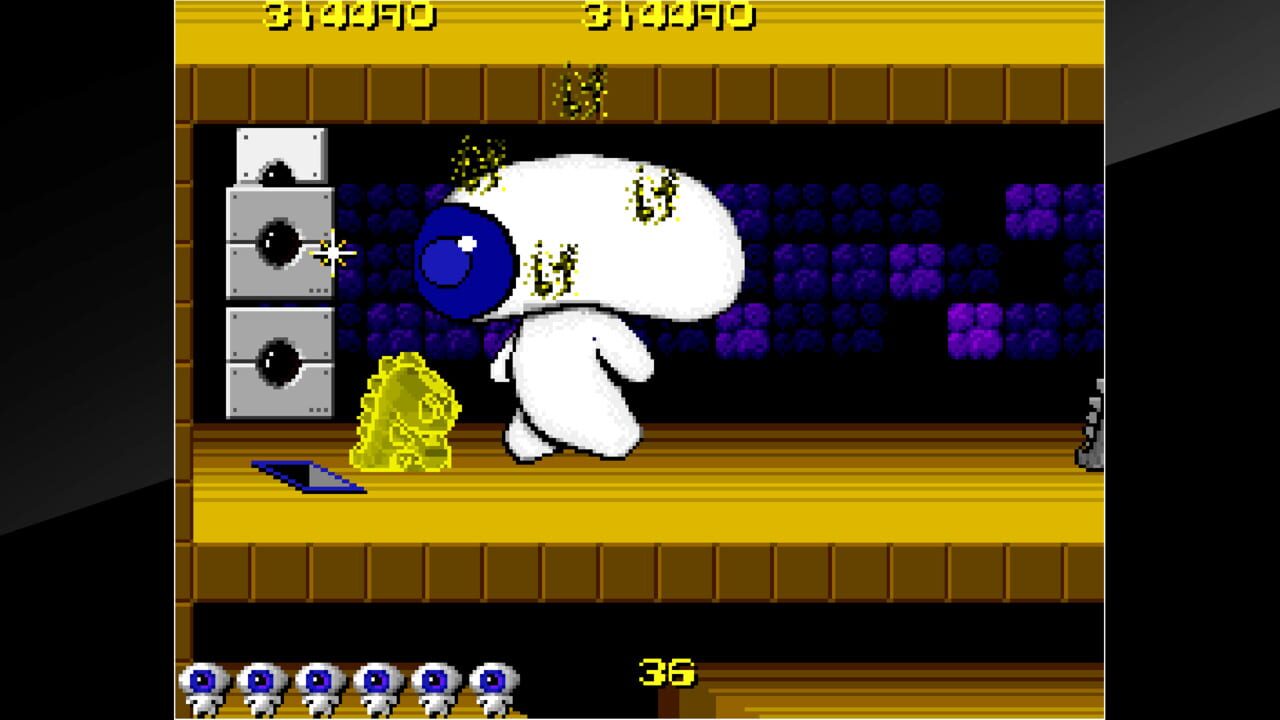Click the top speaker block

click(278, 155)
